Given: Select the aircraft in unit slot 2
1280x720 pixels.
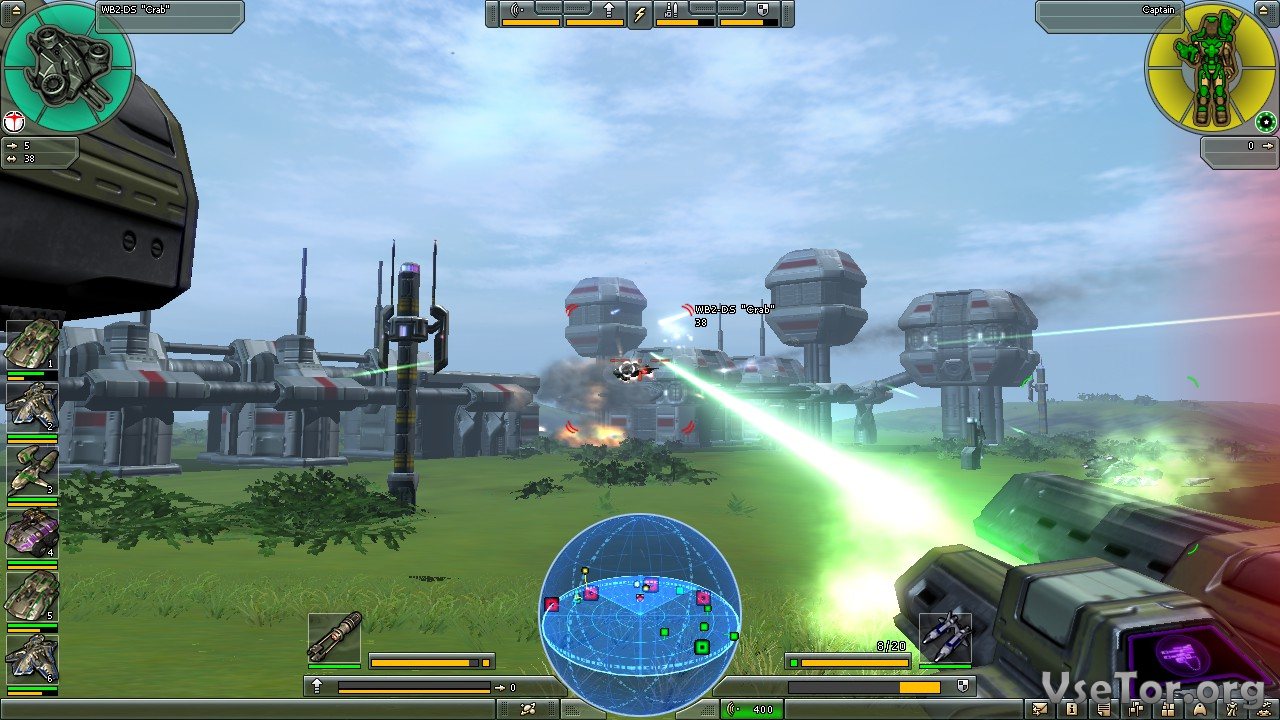Looking at the screenshot, I should coord(31,408).
